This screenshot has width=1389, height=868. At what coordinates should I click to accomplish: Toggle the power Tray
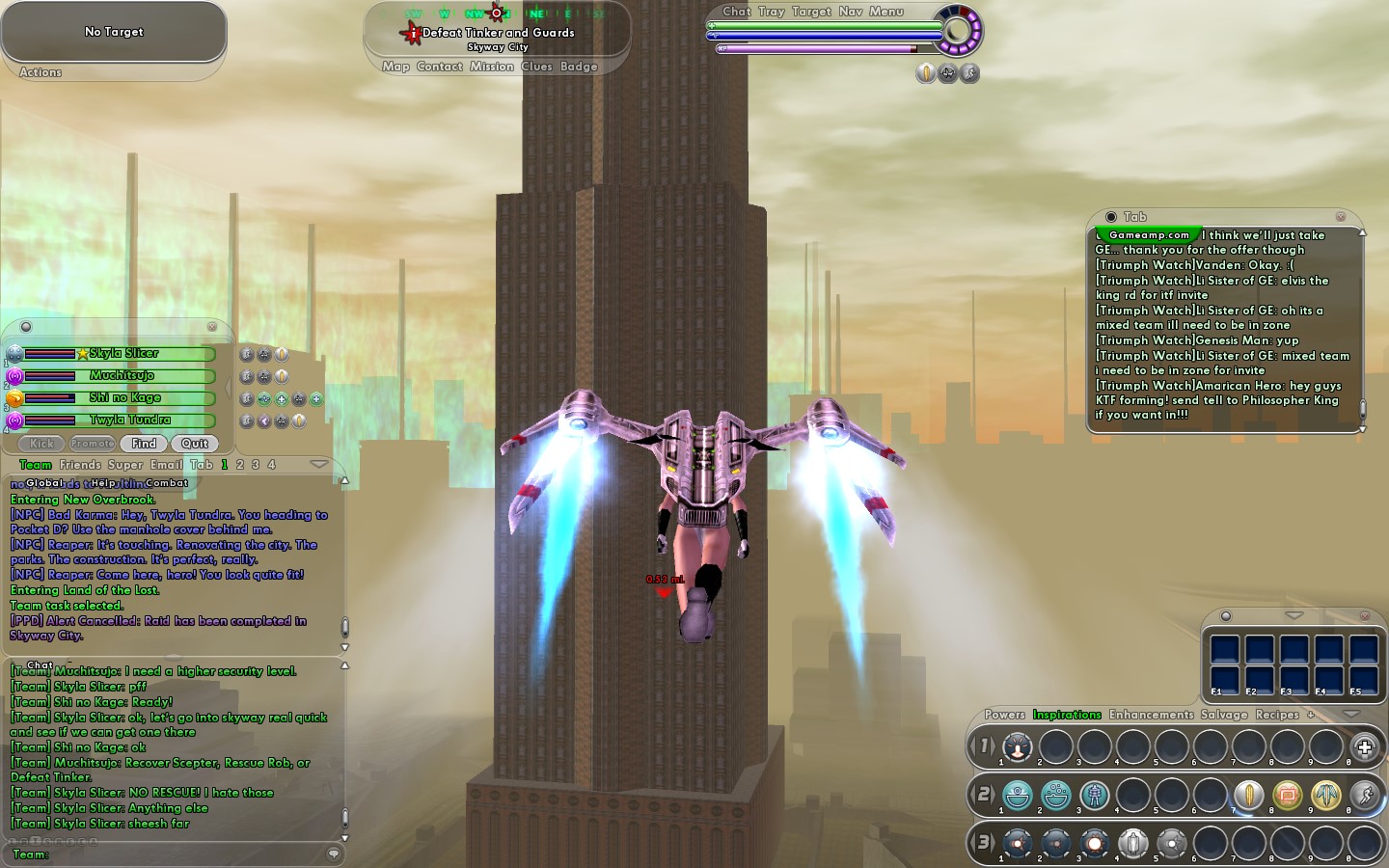(x=772, y=12)
